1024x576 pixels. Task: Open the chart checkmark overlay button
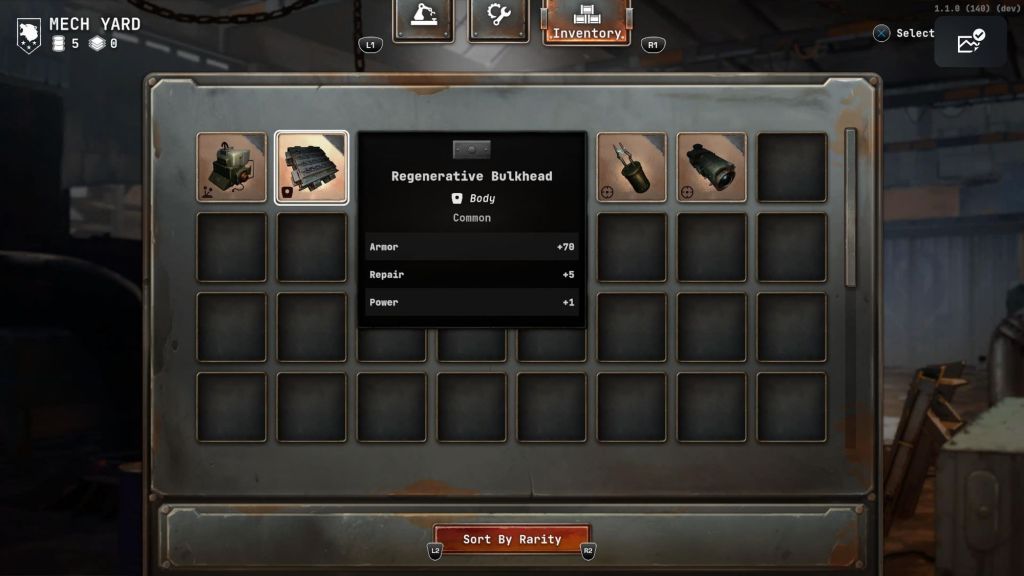coord(970,42)
